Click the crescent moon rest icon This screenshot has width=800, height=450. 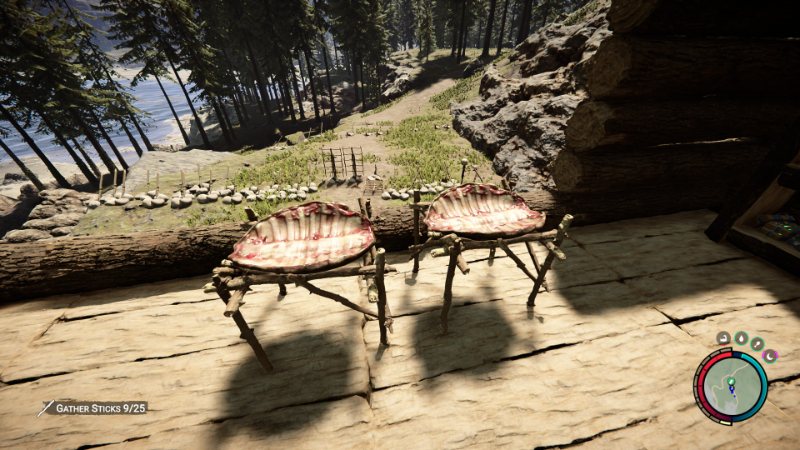point(770,354)
